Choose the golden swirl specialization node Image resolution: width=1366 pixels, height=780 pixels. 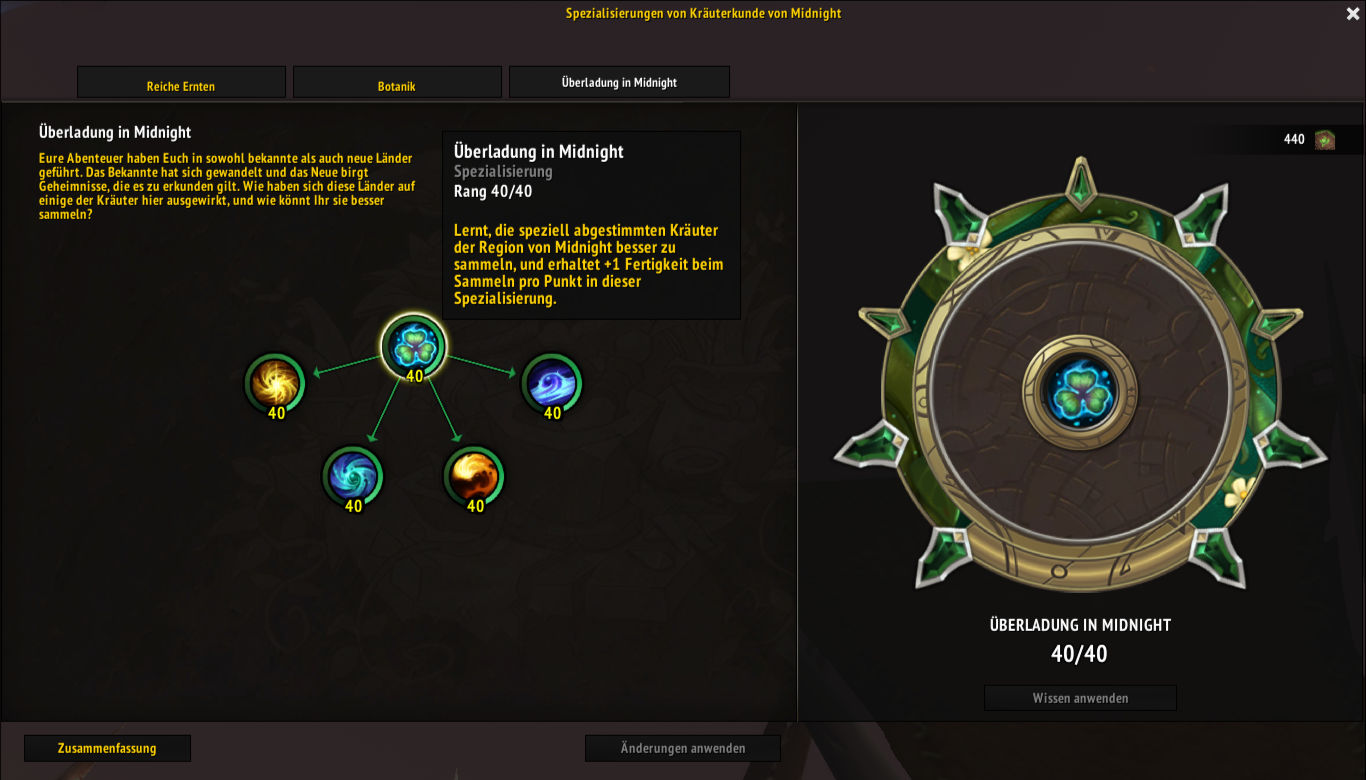tap(275, 383)
